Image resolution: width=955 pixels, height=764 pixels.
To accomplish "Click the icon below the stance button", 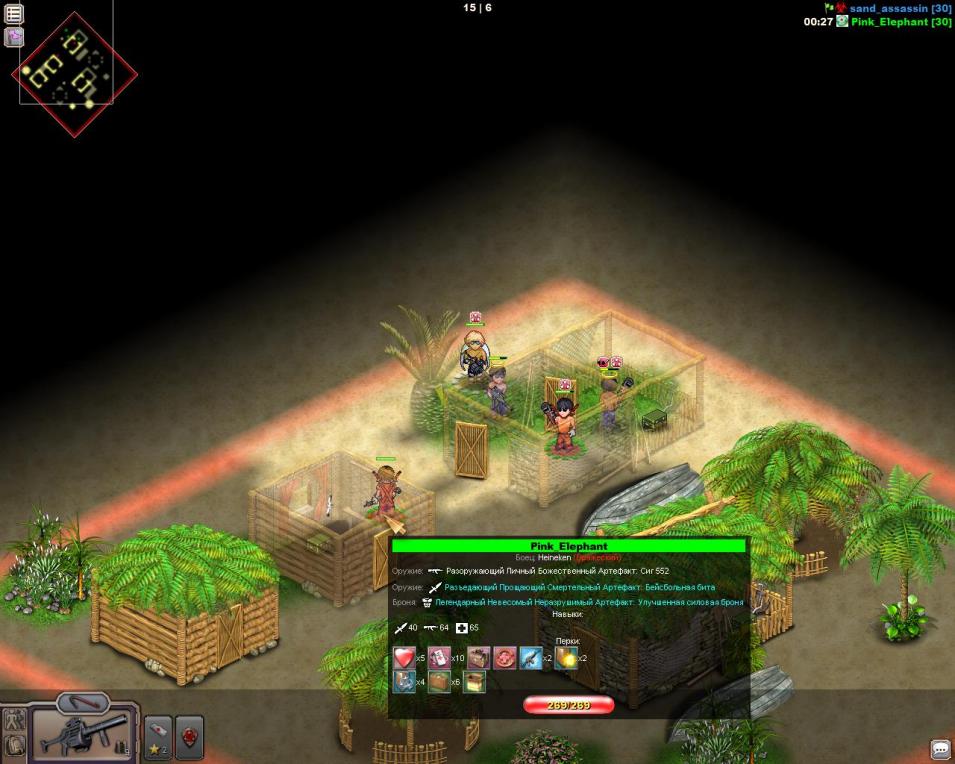I will 15,745.
